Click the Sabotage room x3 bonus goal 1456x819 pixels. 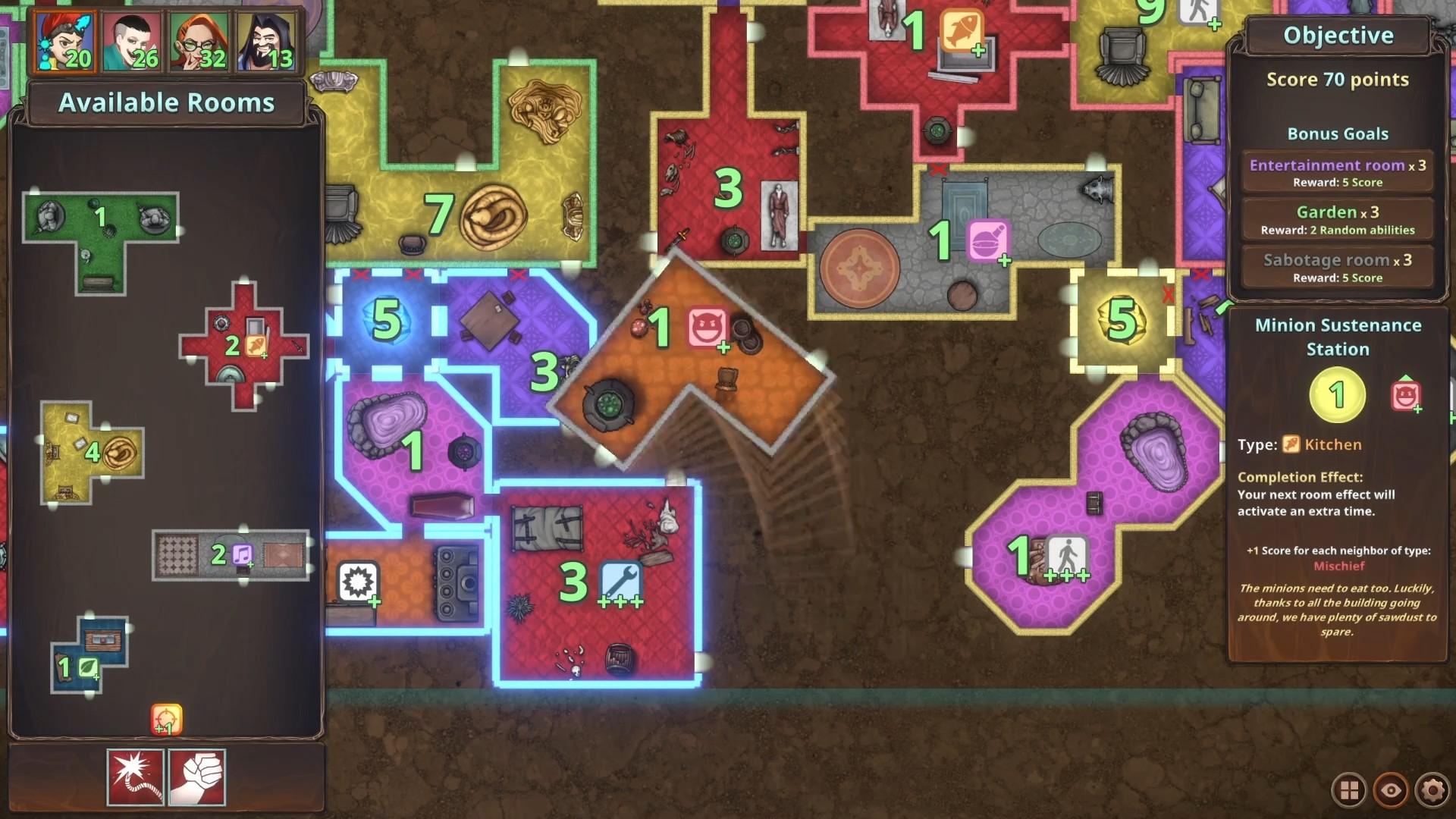1337,266
